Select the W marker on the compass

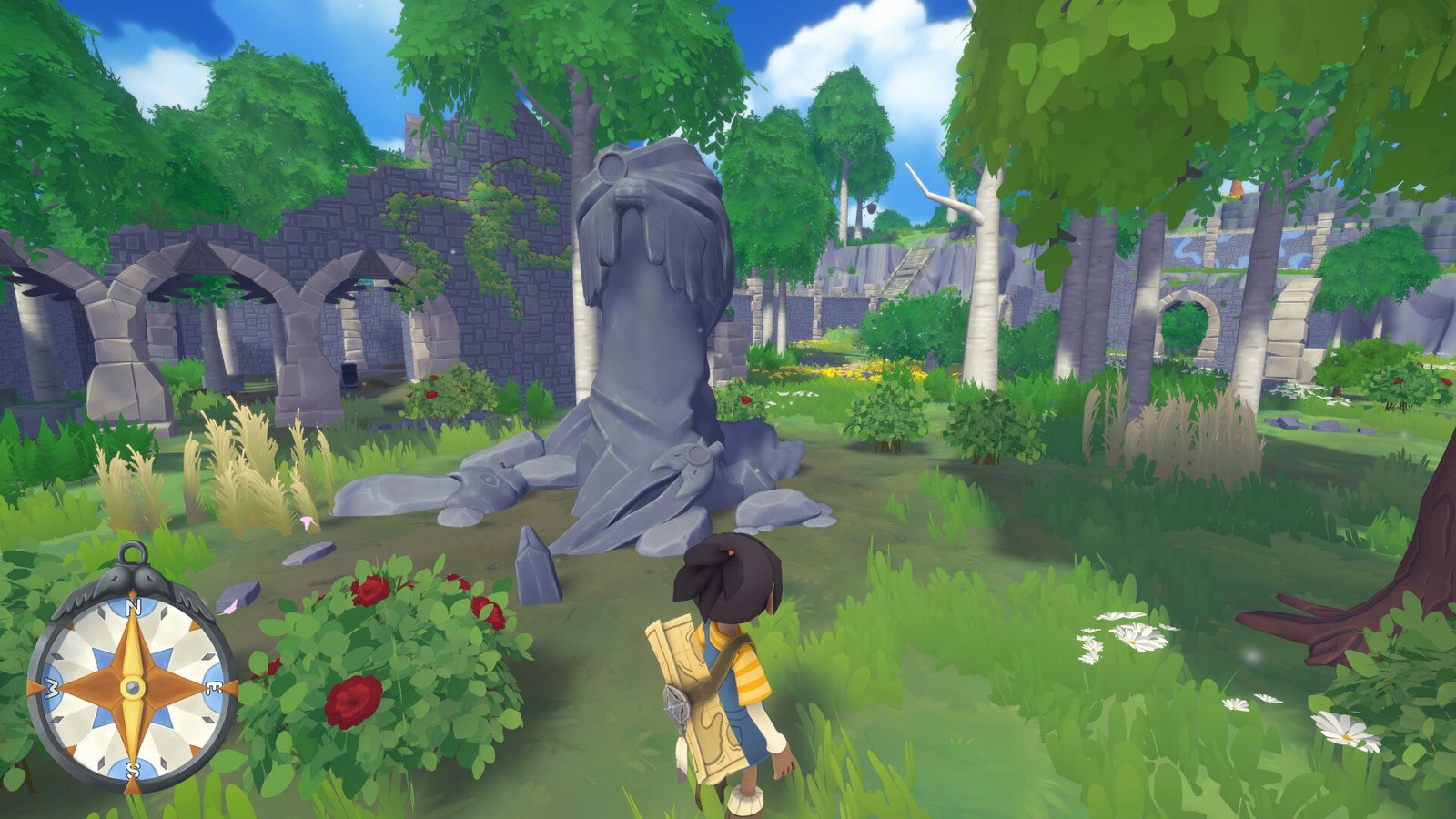point(50,686)
